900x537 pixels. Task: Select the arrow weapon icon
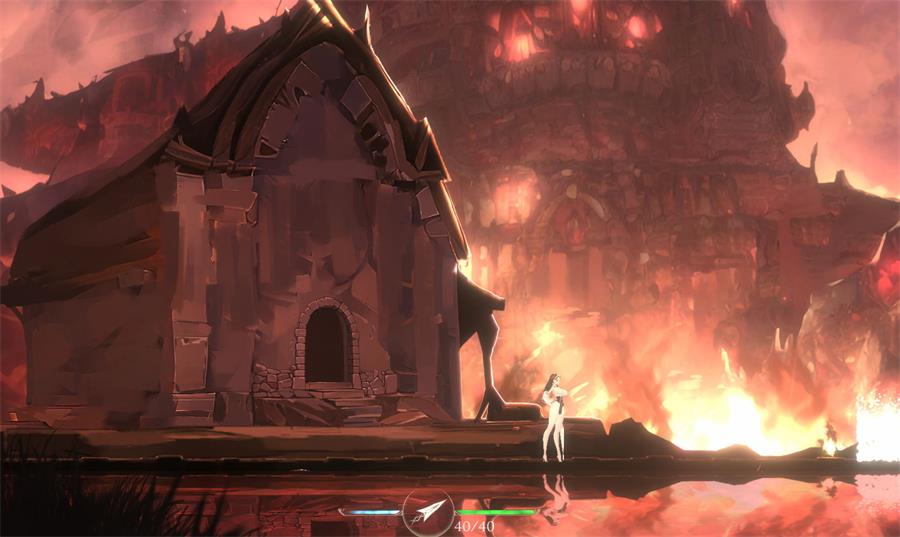coord(429,513)
